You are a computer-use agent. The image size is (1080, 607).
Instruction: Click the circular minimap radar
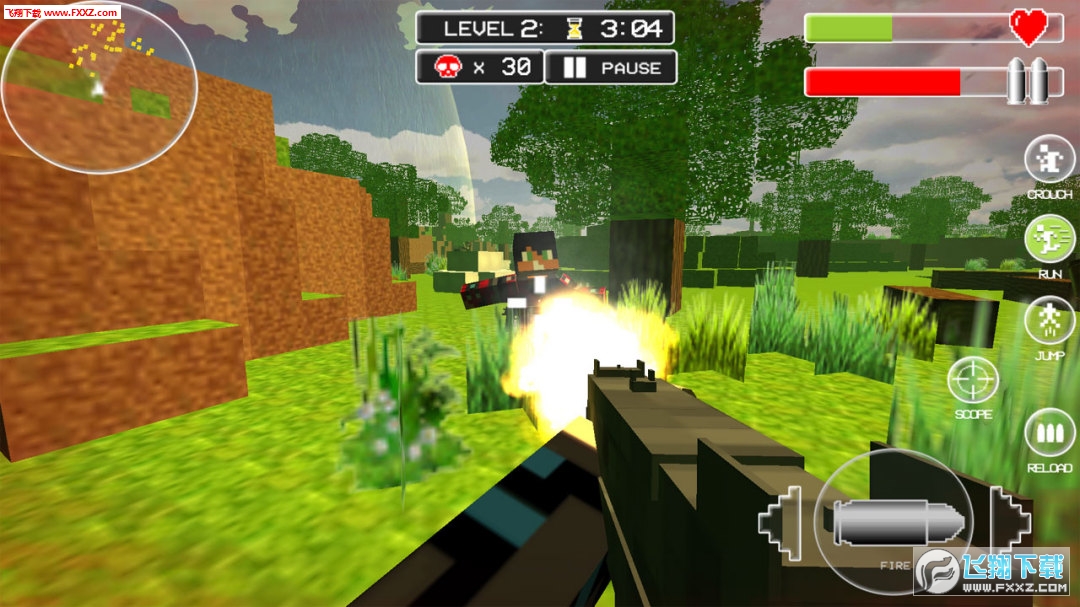pyautogui.click(x=99, y=89)
